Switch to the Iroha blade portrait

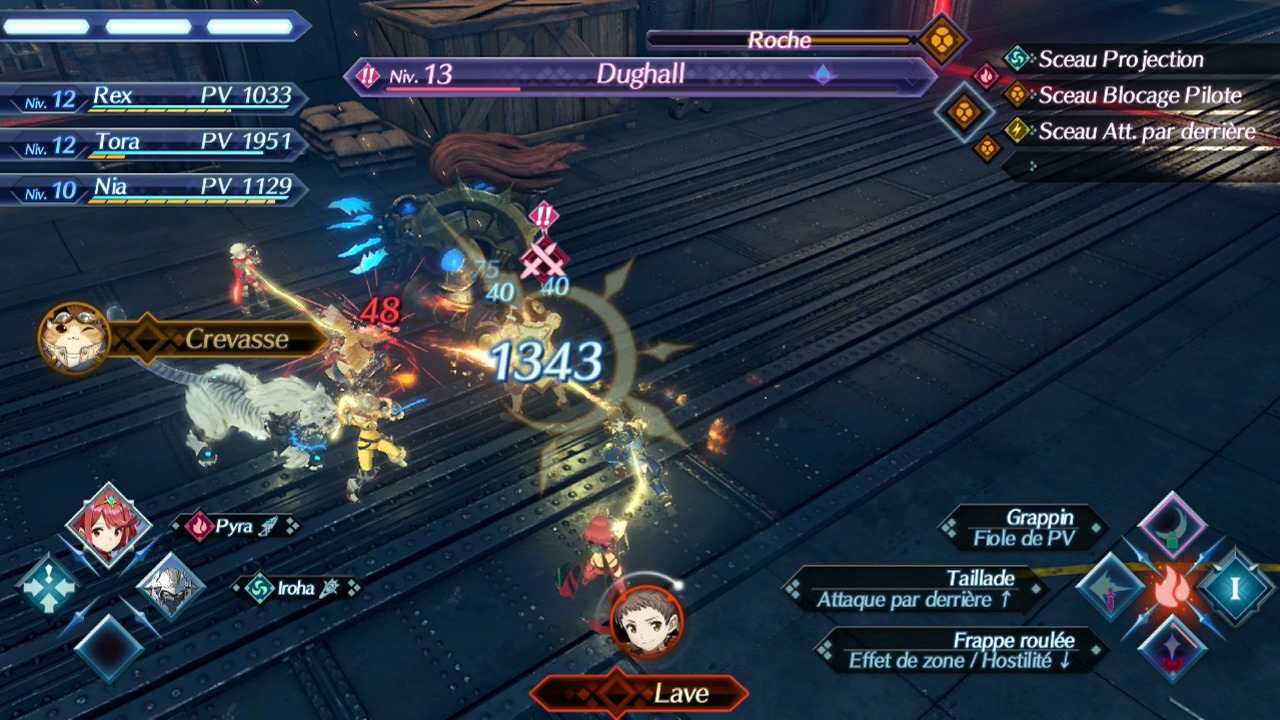click(x=171, y=587)
